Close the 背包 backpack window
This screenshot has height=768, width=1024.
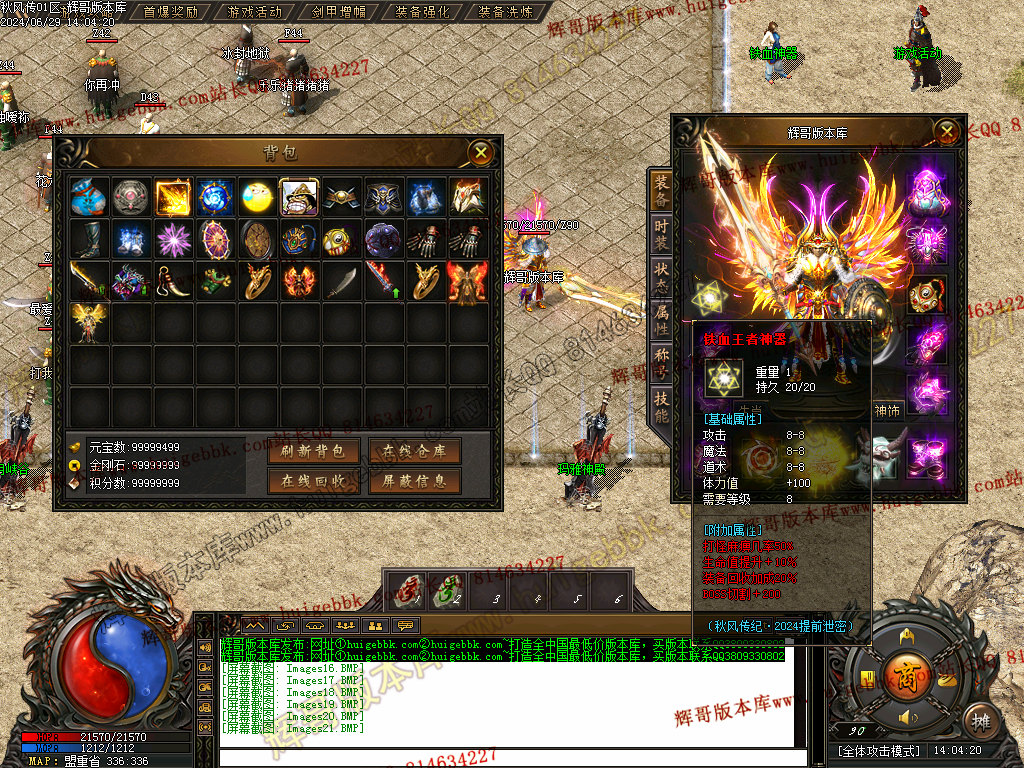point(482,152)
